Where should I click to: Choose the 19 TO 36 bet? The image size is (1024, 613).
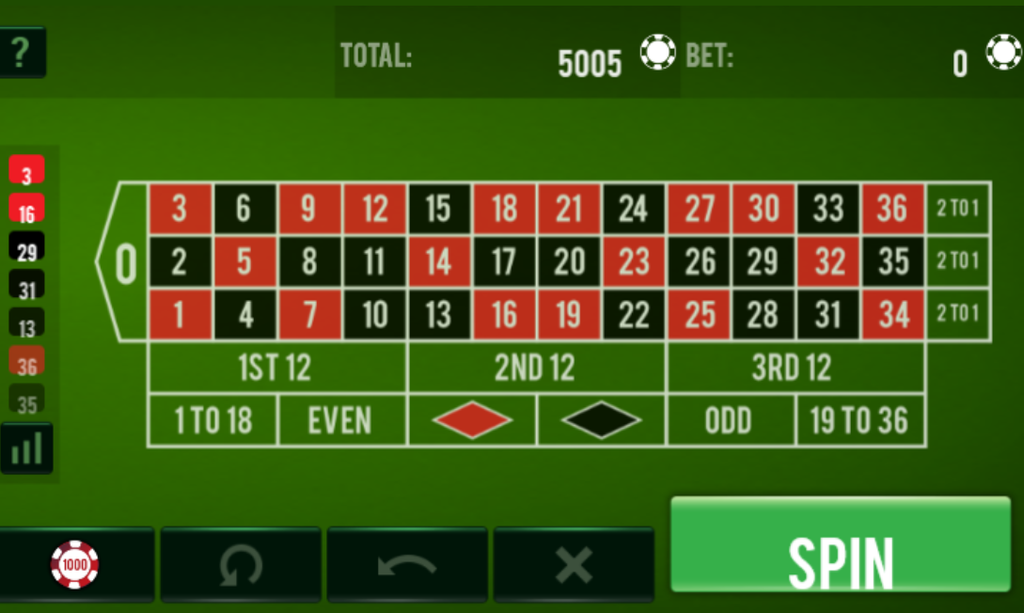(x=860, y=421)
